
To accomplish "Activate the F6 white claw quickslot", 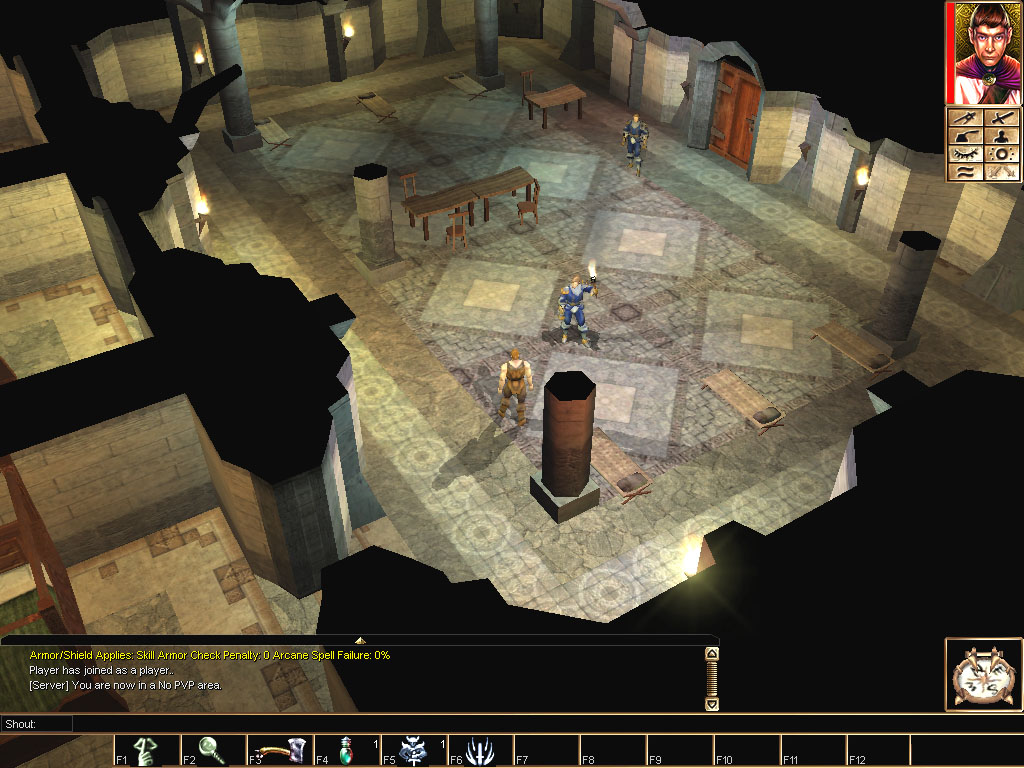I will [x=480, y=751].
